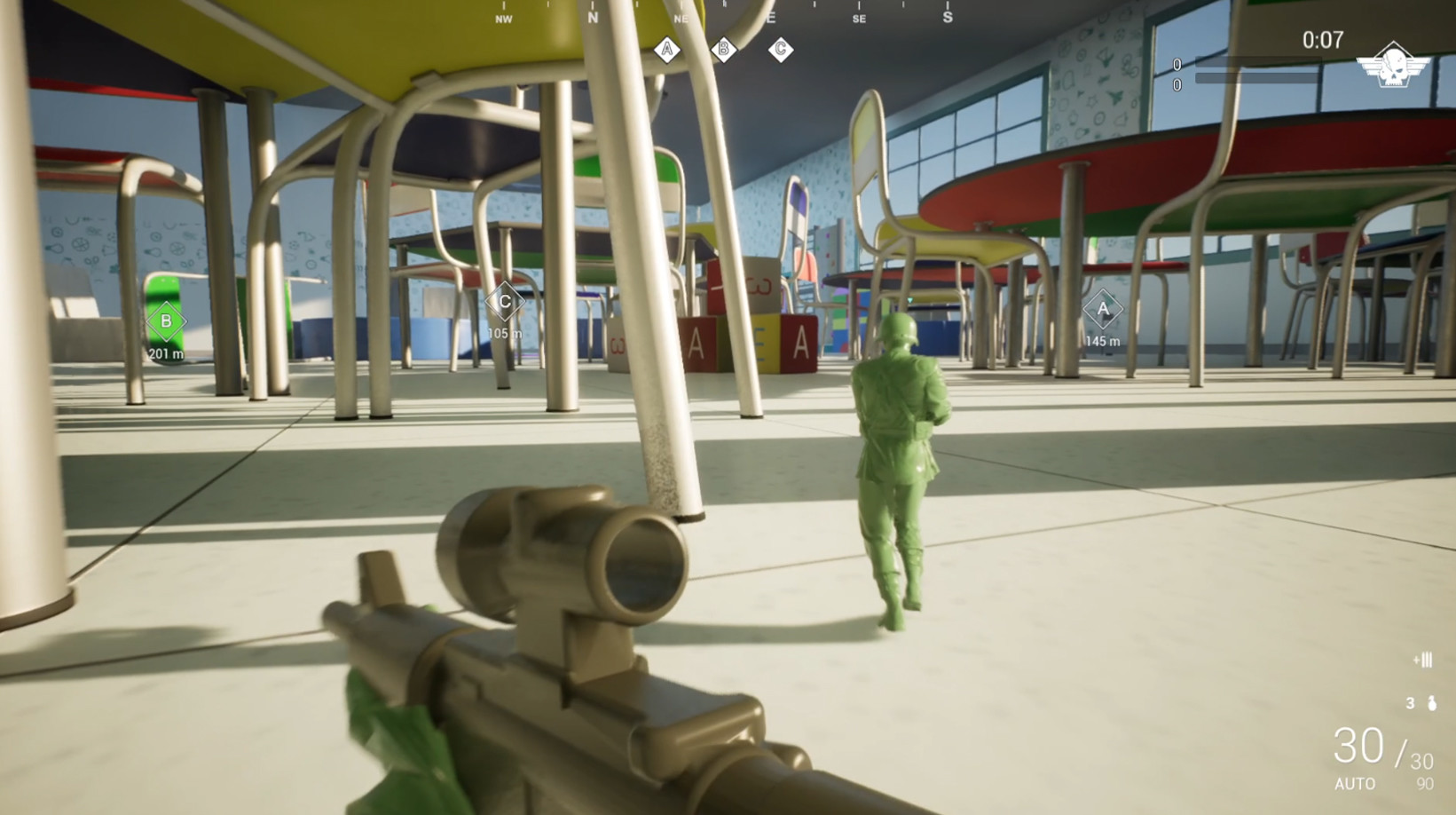Select objective marker B at 201 m
The width and height of the screenshot is (1456, 815).
[x=166, y=322]
